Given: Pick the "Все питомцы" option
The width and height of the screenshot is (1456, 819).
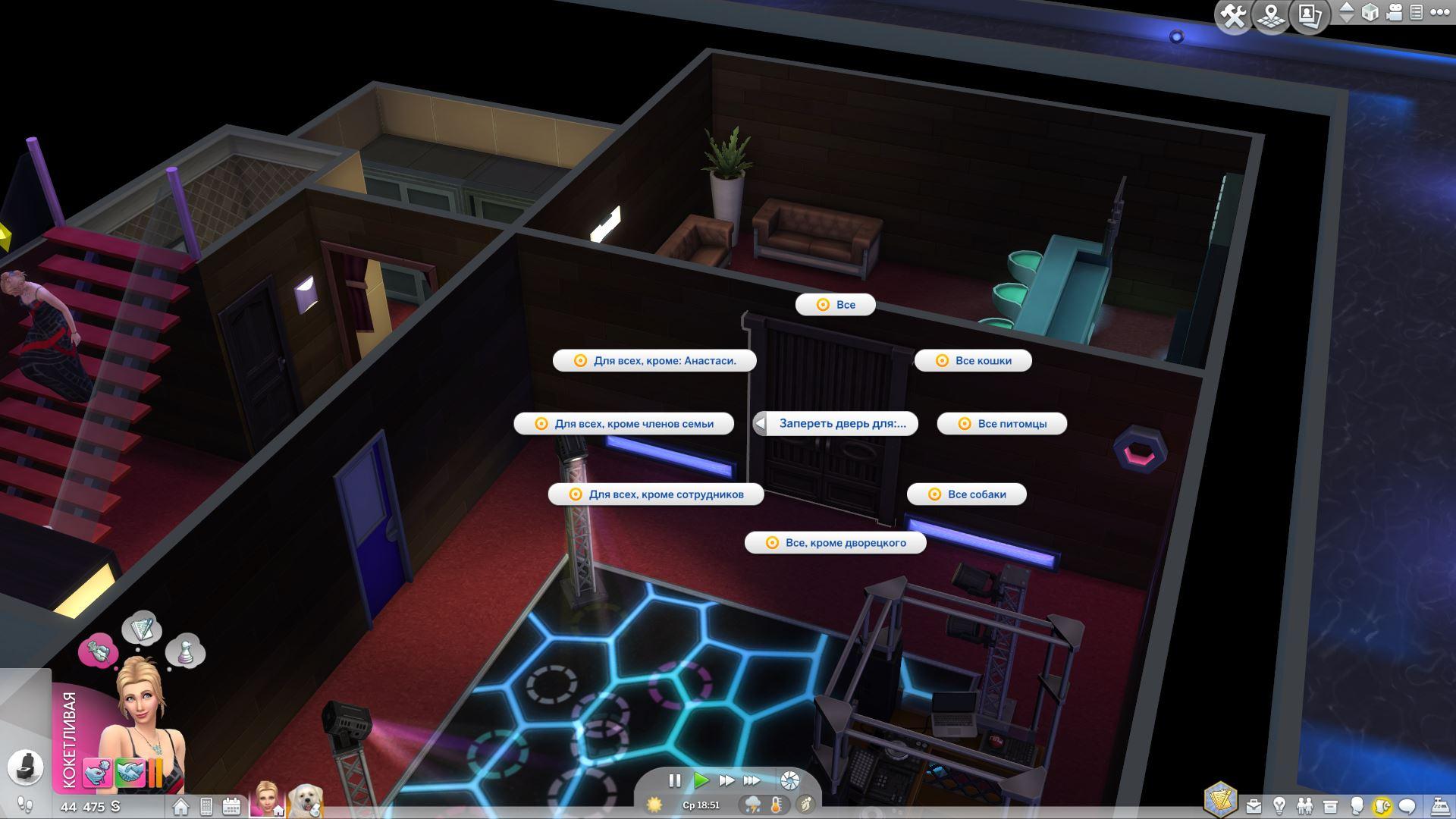Looking at the screenshot, I should click(1002, 424).
